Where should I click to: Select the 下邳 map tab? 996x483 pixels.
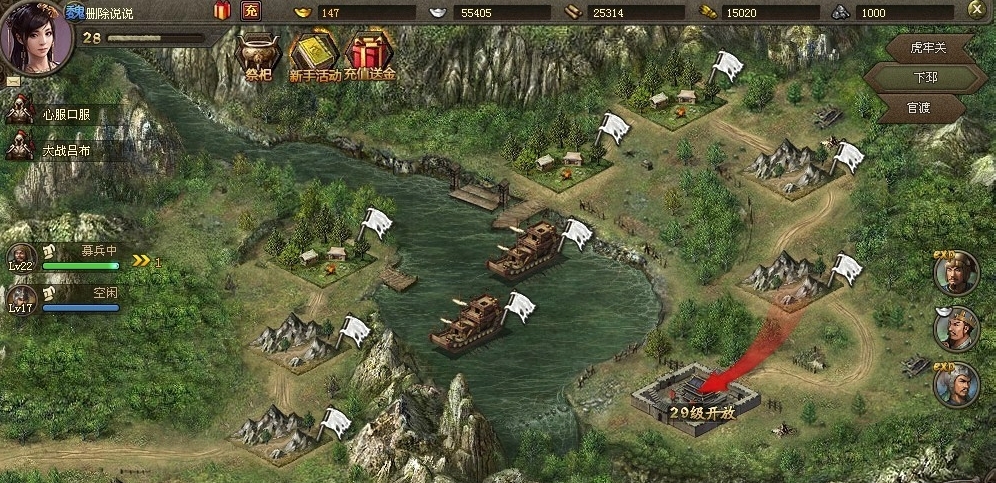(917, 77)
